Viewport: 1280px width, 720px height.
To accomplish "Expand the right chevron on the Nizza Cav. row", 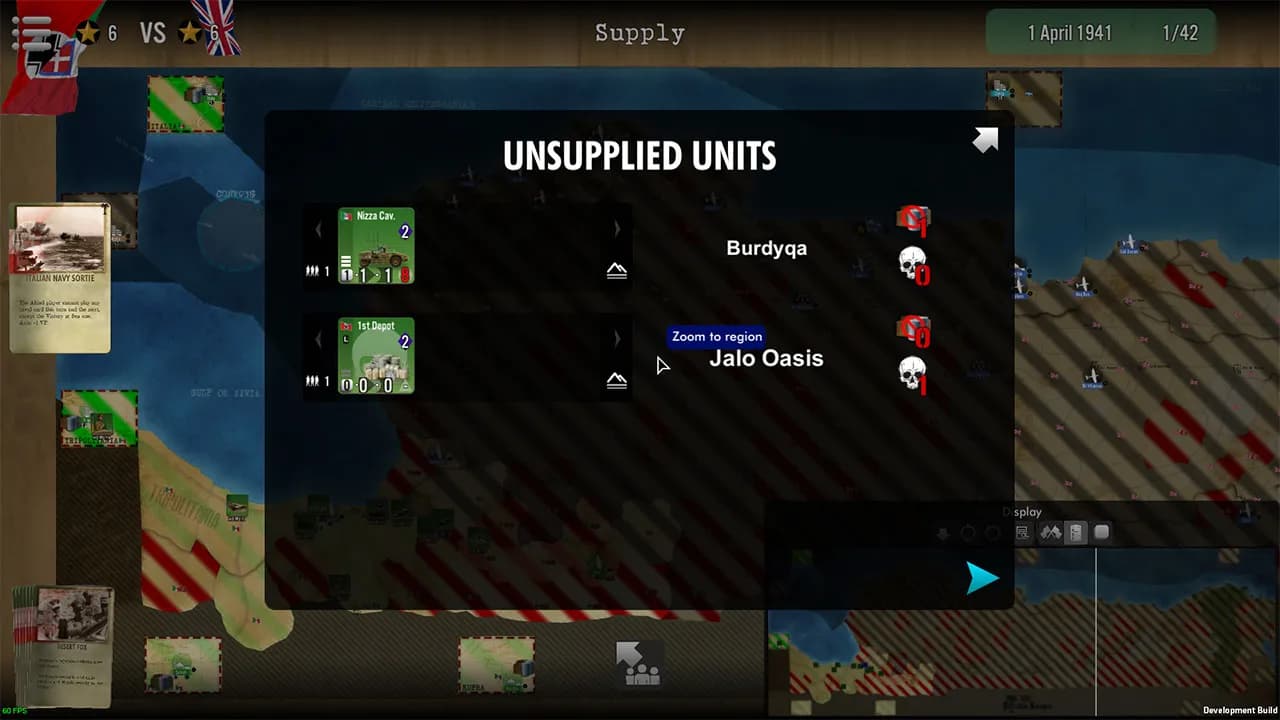I will [617, 229].
